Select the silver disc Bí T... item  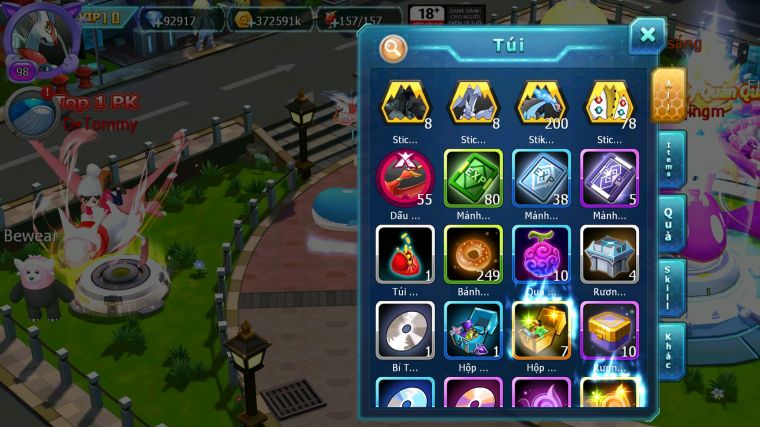pos(404,330)
